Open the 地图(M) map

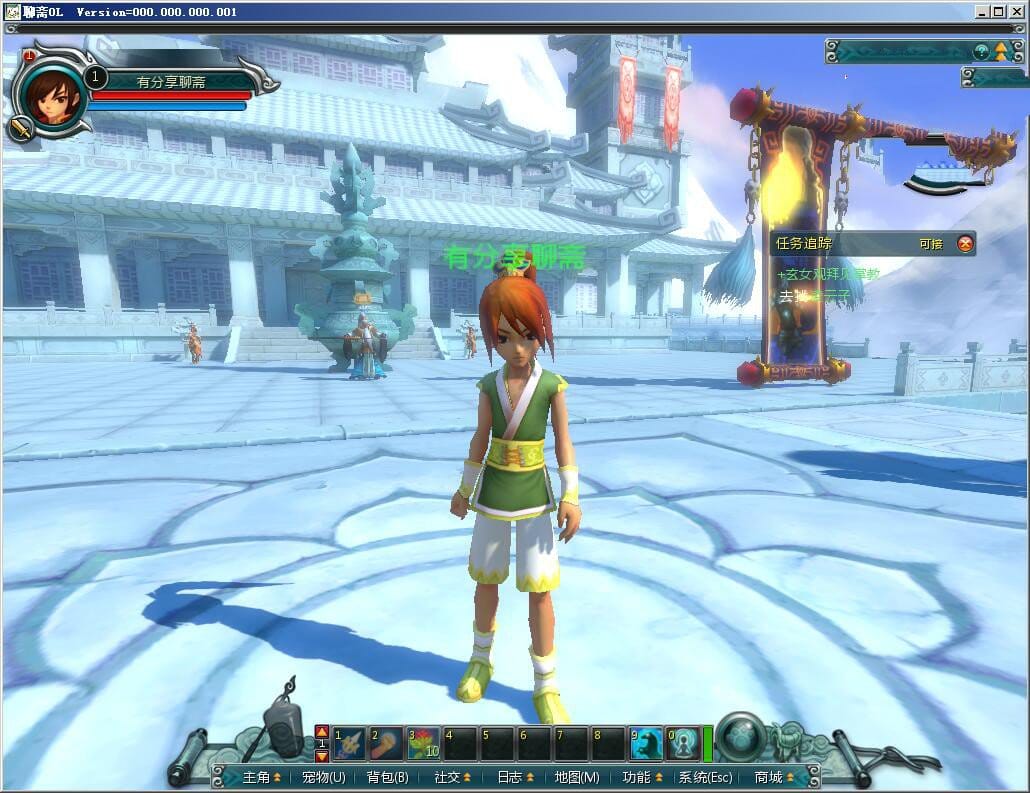577,777
